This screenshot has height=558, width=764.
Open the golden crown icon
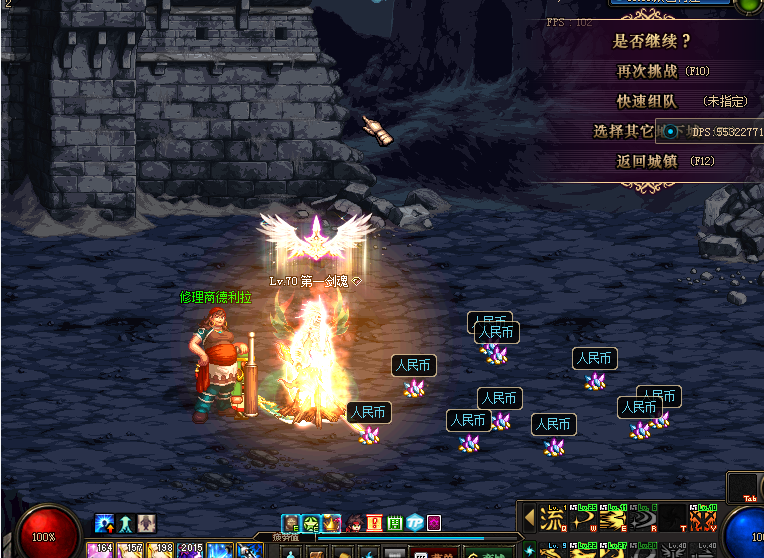(331, 522)
